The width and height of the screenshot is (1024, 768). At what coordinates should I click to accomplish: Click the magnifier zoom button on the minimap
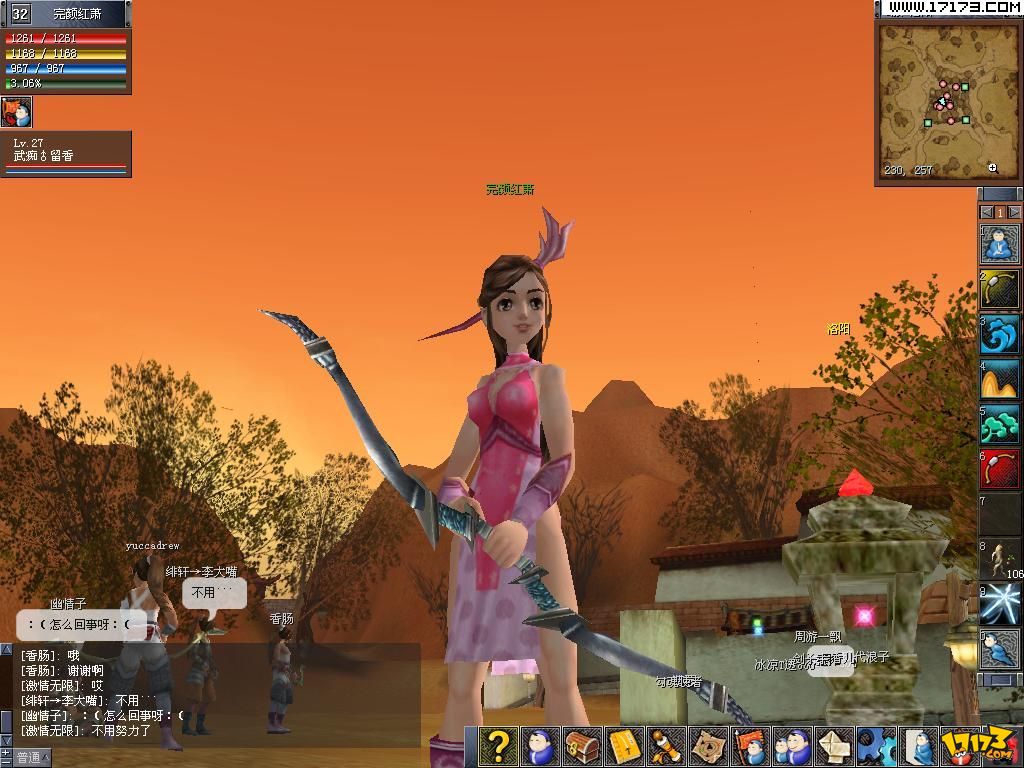coord(992,169)
